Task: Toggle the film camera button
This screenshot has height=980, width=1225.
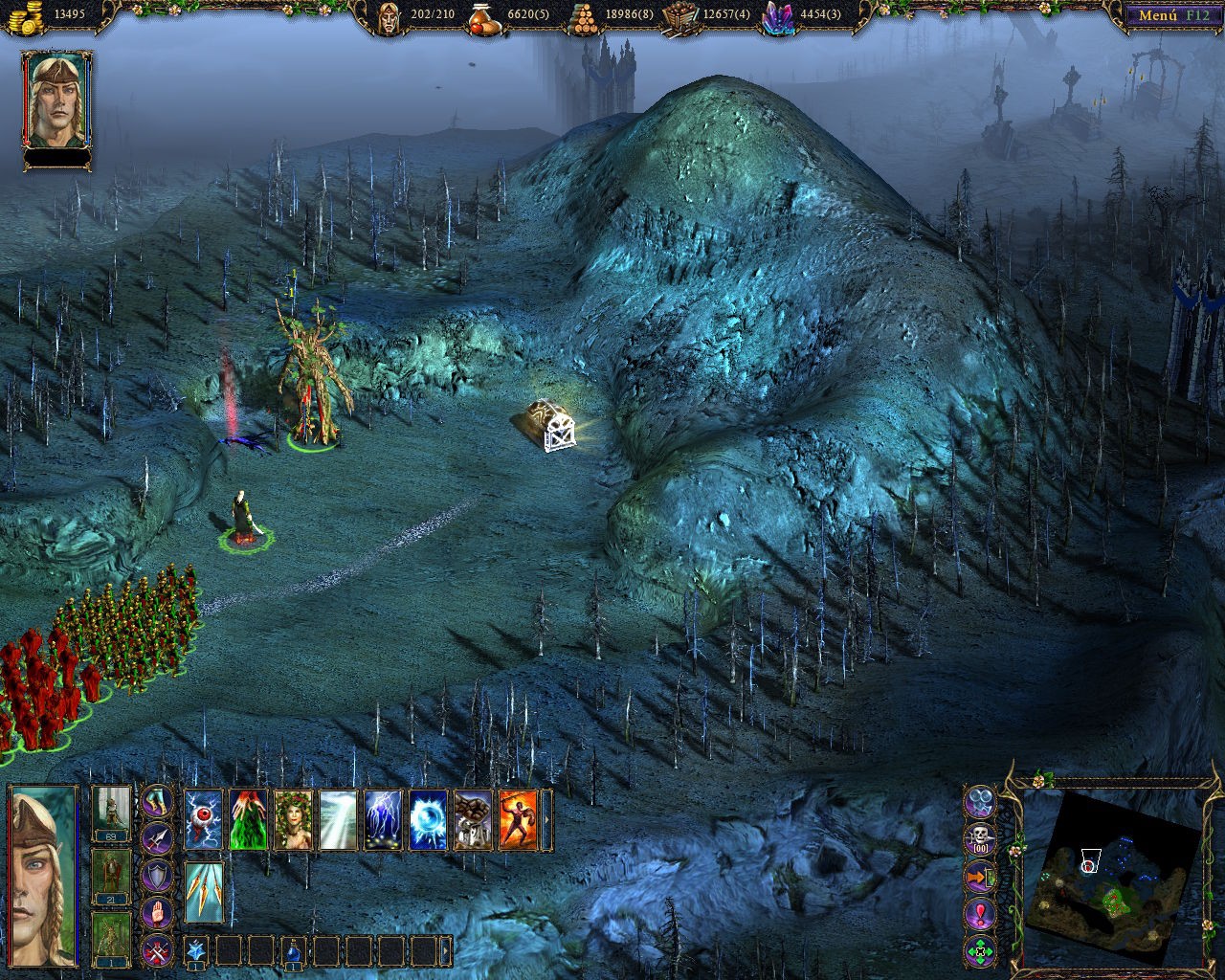Action: (981, 801)
